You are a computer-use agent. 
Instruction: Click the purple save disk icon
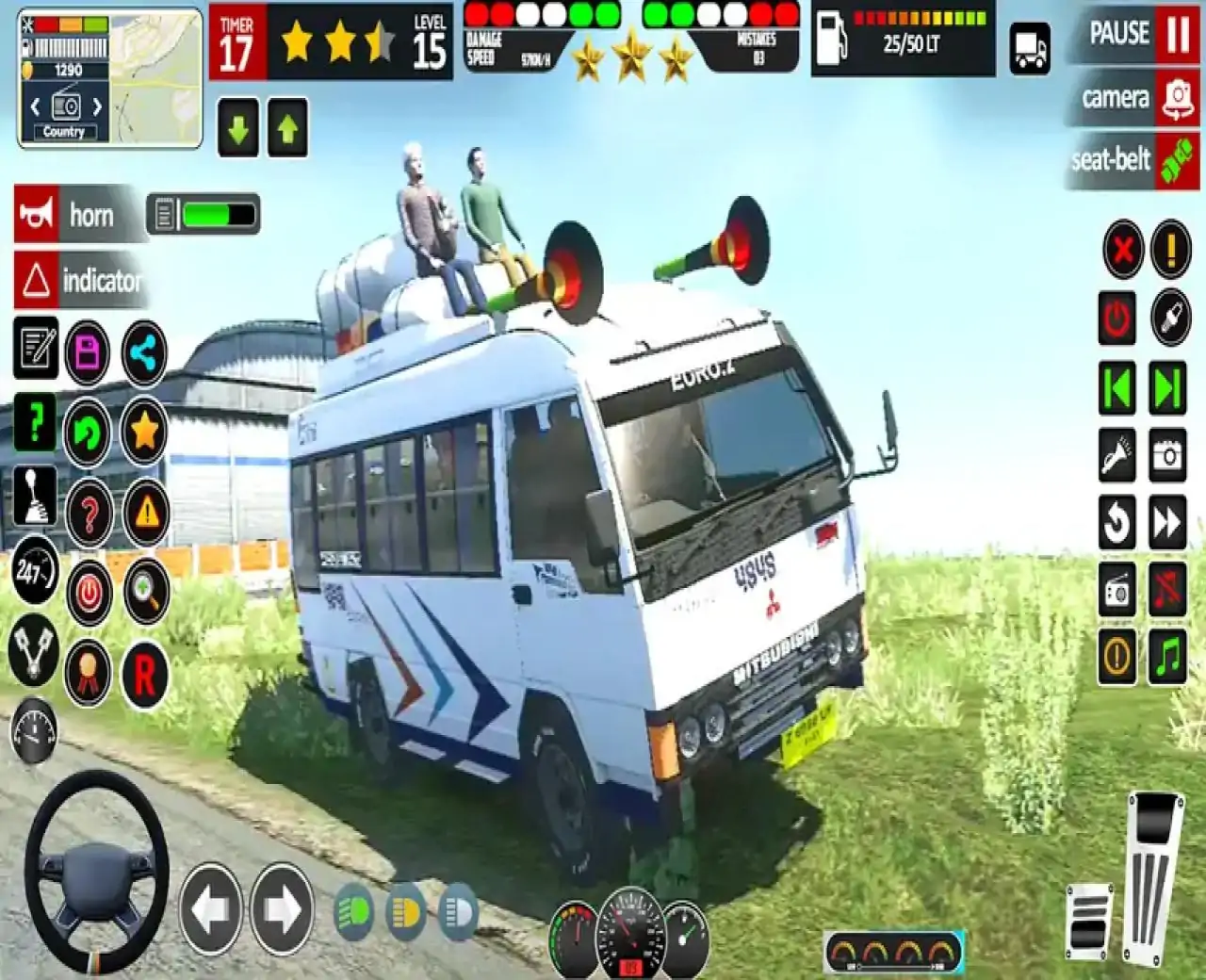pyautogui.click(x=88, y=353)
